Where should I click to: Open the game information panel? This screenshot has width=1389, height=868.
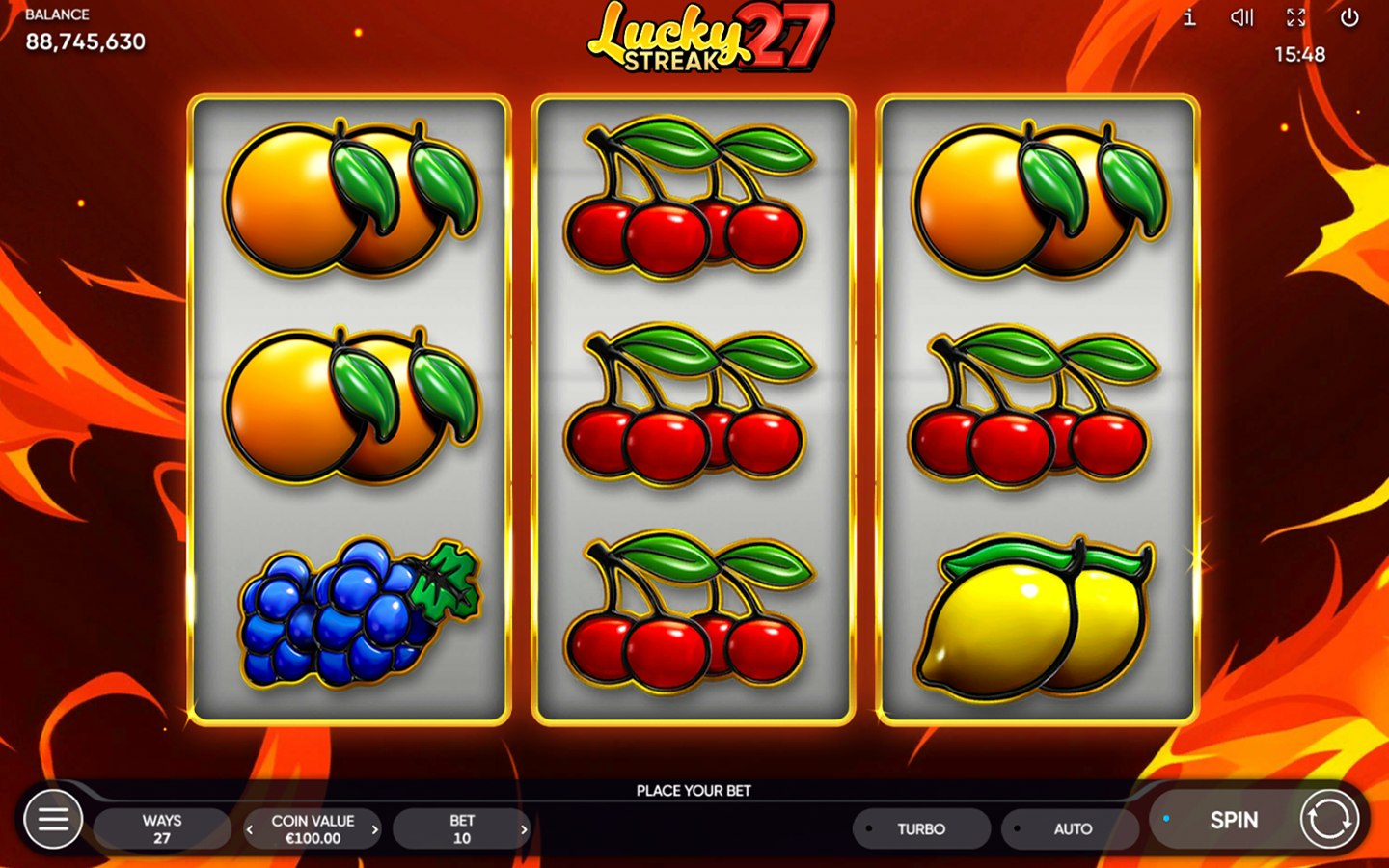(1188, 17)
